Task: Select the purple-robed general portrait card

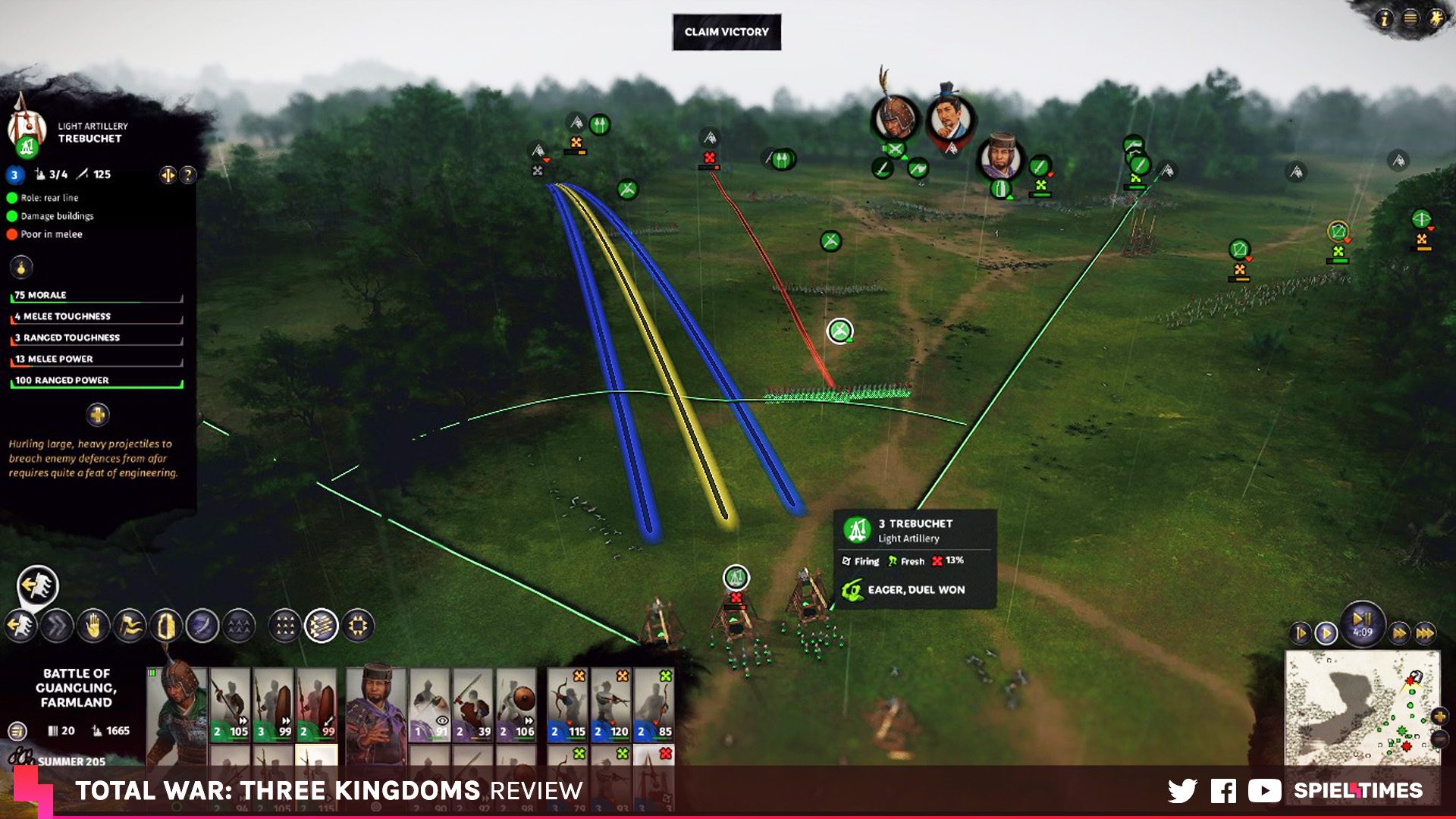Action: point(375,705)
